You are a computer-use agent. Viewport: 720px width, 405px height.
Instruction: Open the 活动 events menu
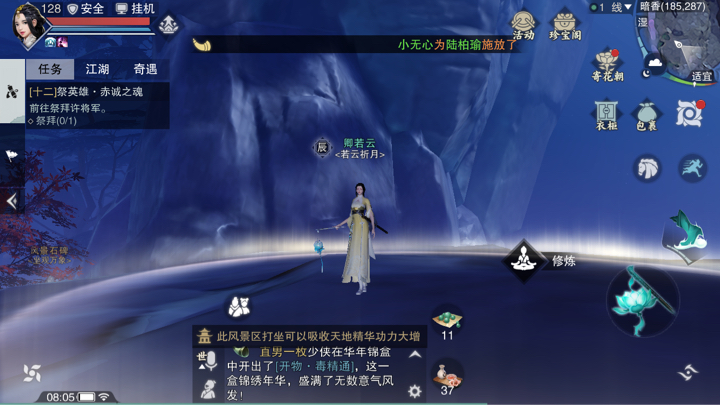coord(523,24)
